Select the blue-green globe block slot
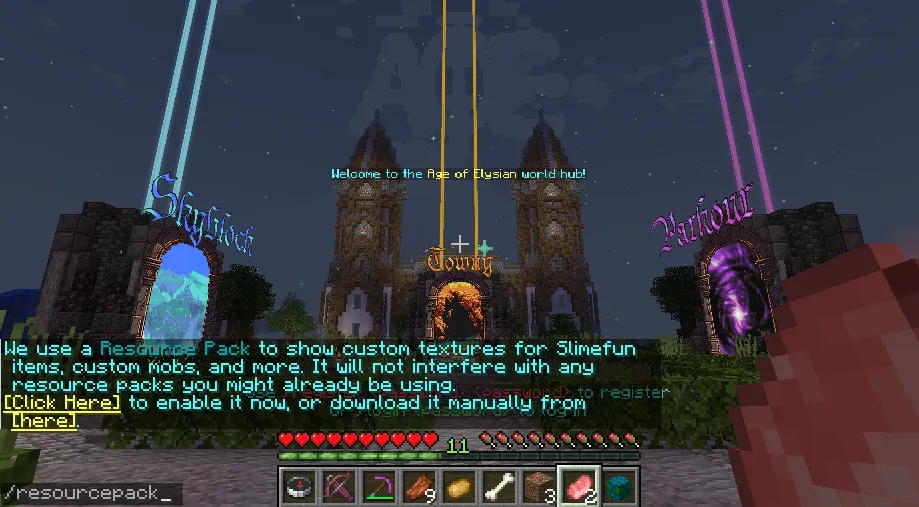Viewport: 919px width, 507px height. 618,487
